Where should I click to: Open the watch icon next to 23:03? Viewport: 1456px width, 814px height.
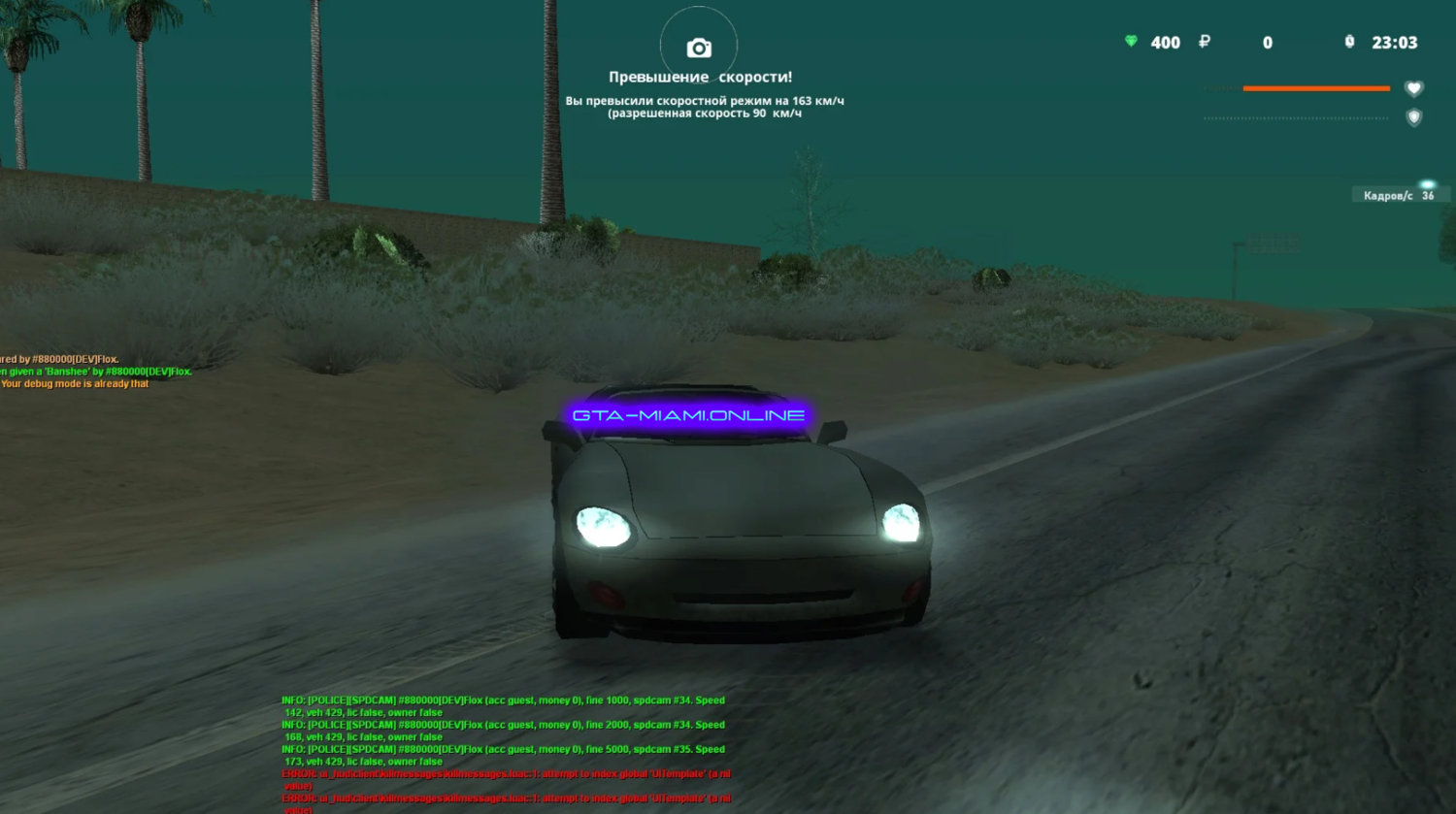[1348, 43]
